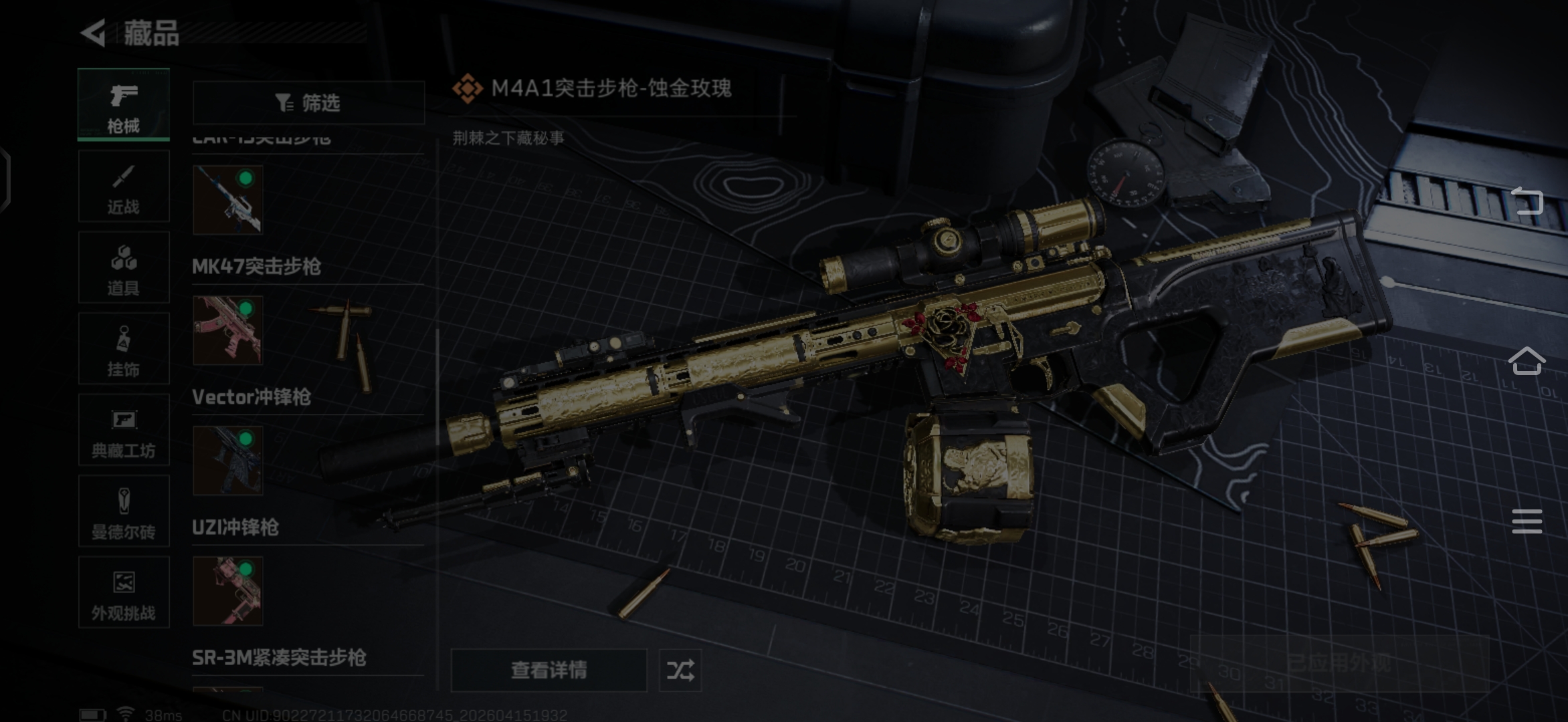Switch to the 枪械 firearms tab
1568x722 pixels.
point(124,105)
